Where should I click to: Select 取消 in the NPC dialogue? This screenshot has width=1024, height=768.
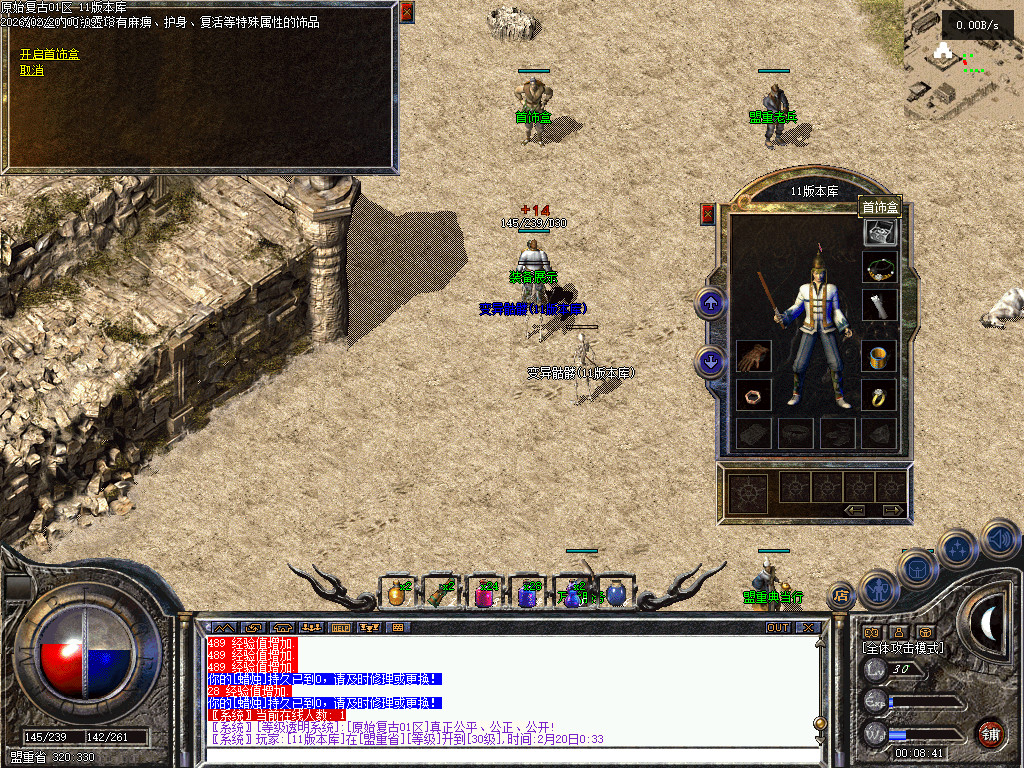pos(32,70)
